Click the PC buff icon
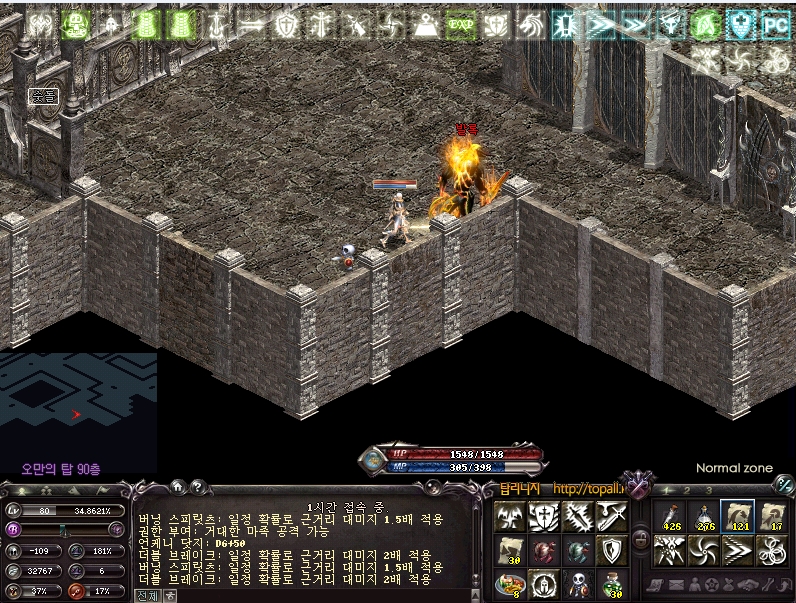The height and width of the screenshot is (603, 796). tap(775, 25)
